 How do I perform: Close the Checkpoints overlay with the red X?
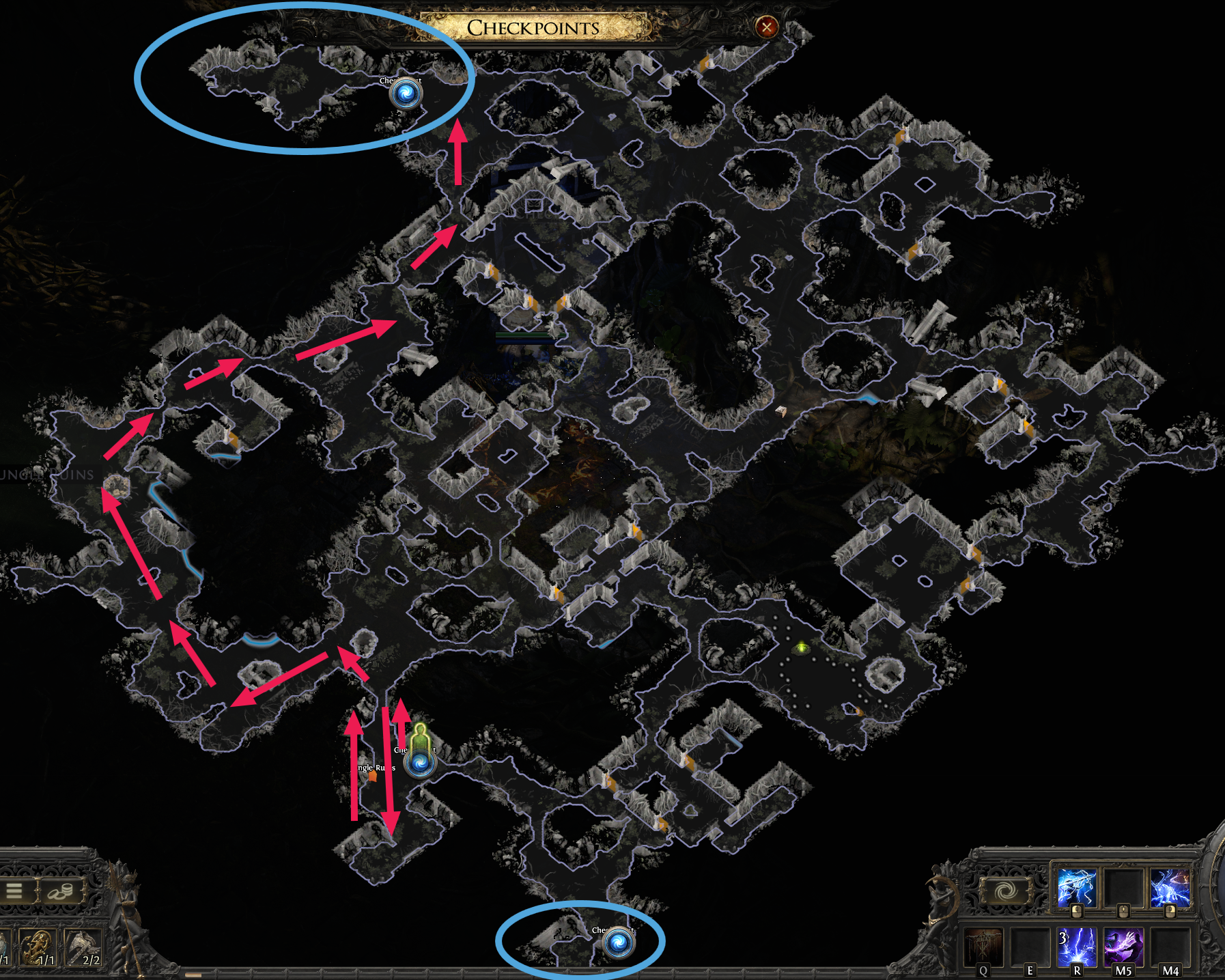(766, 26)
